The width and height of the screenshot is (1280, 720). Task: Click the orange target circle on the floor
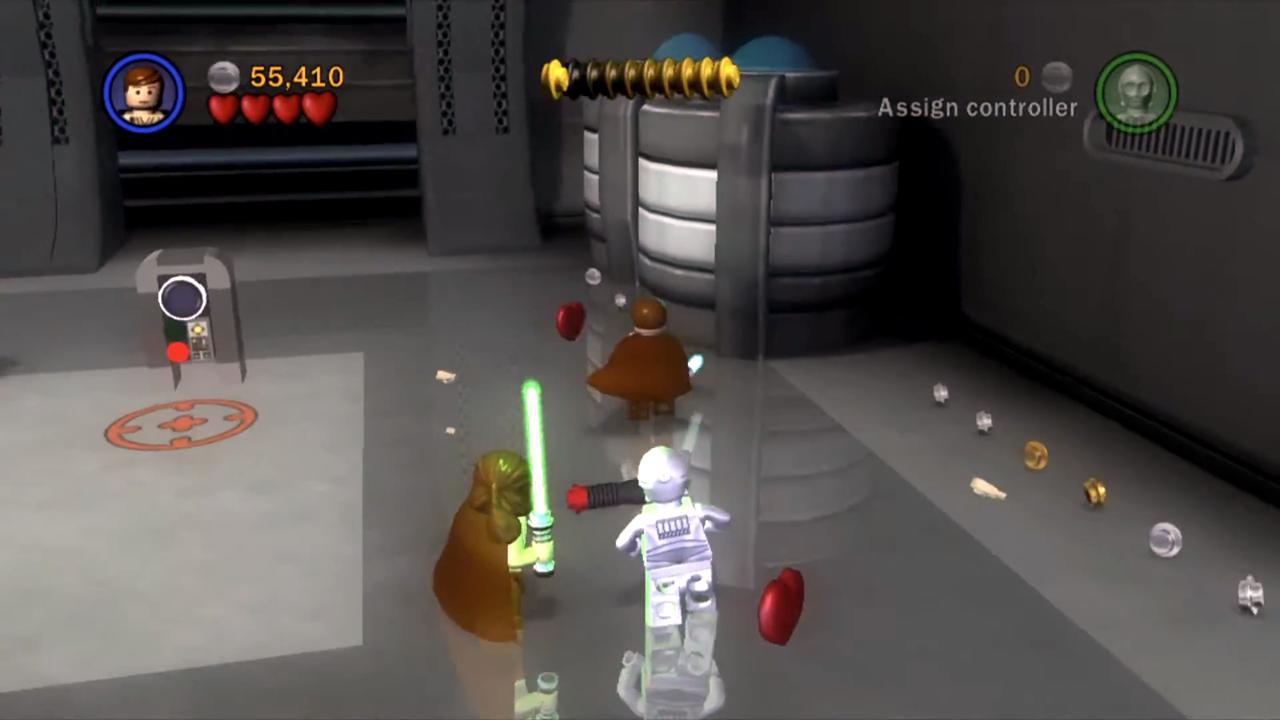click(x=180, y=425)
